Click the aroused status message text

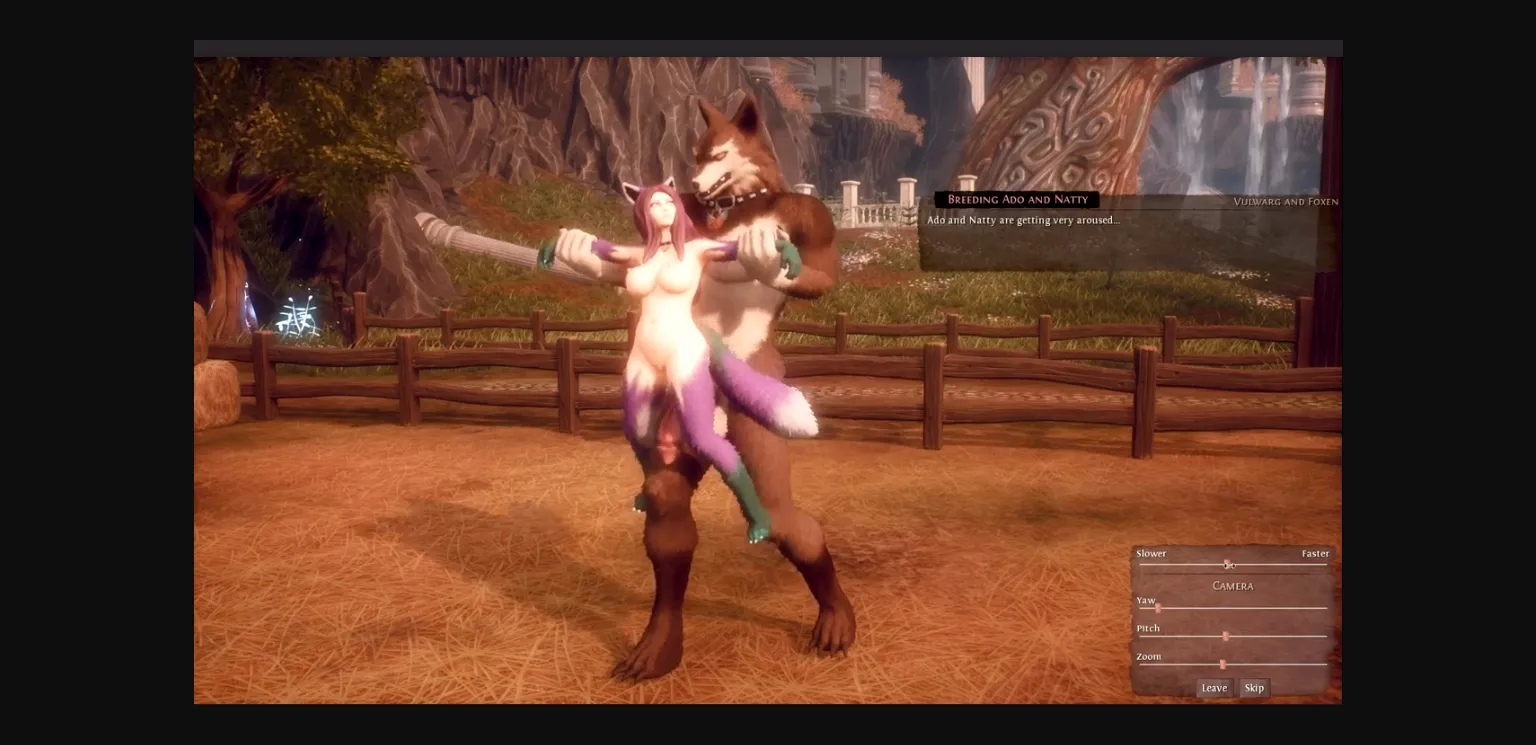tap(1023, 220)
